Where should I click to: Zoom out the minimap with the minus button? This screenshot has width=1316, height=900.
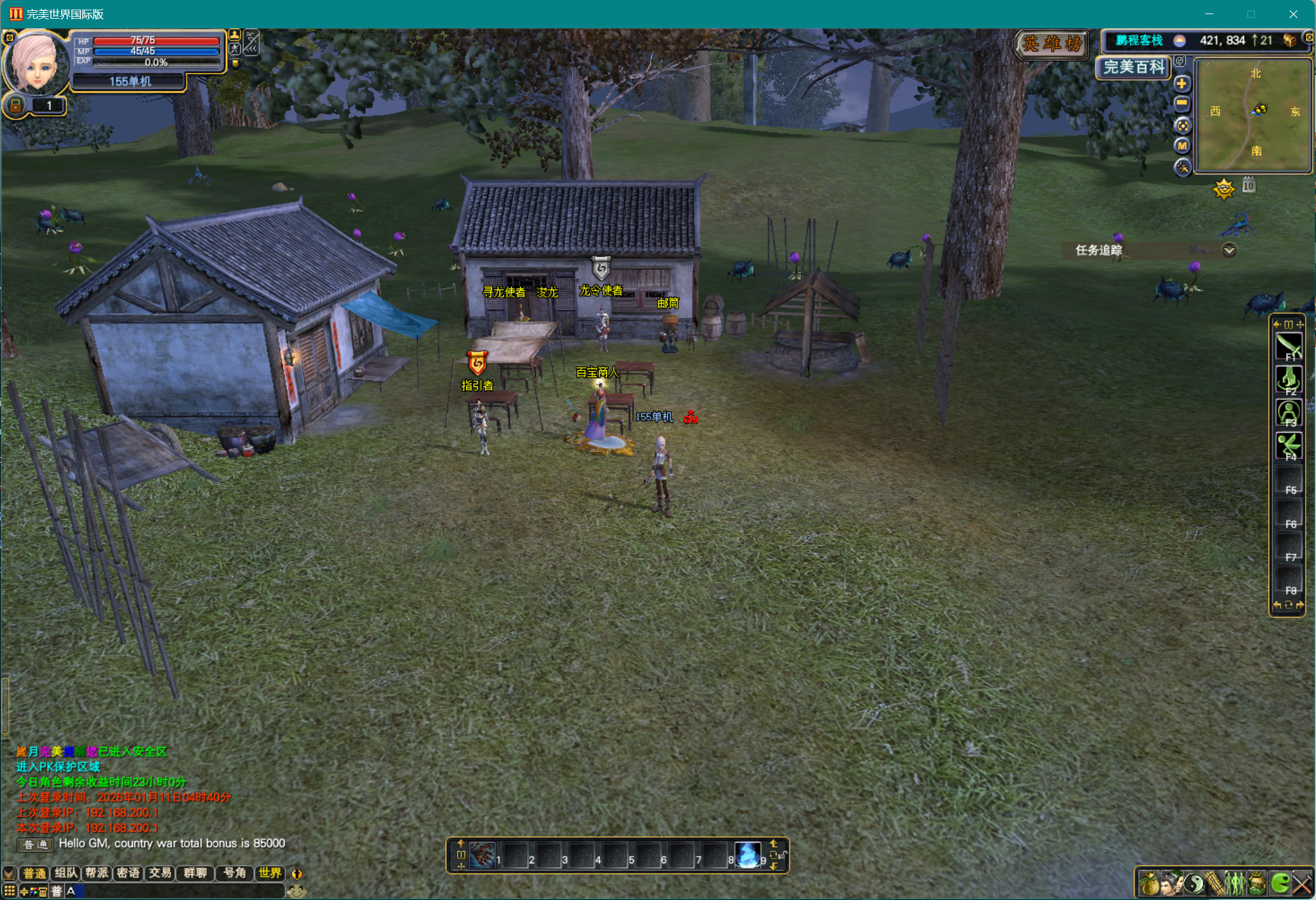(x=1182, y=104)
